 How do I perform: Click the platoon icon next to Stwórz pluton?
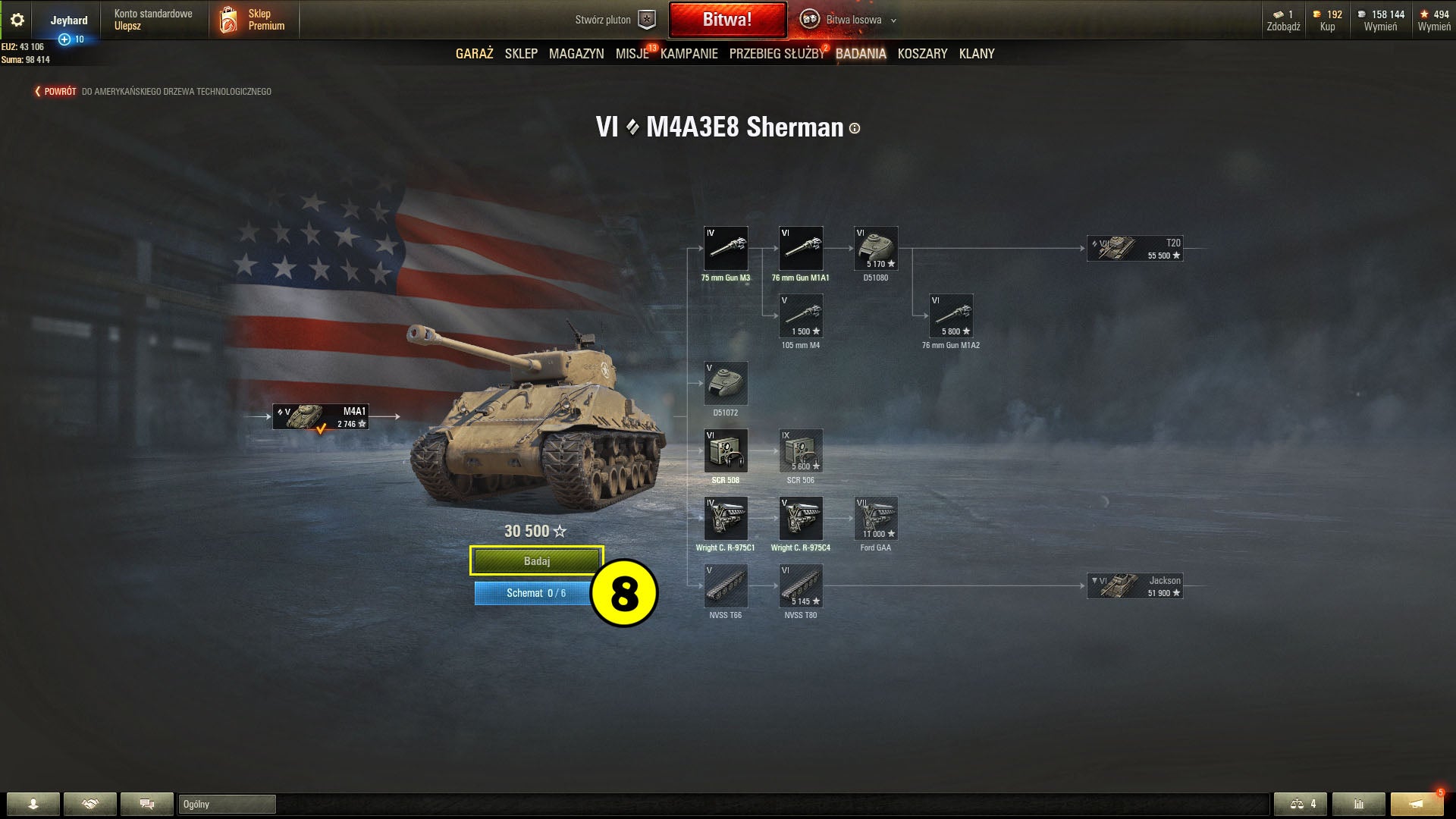645,20
